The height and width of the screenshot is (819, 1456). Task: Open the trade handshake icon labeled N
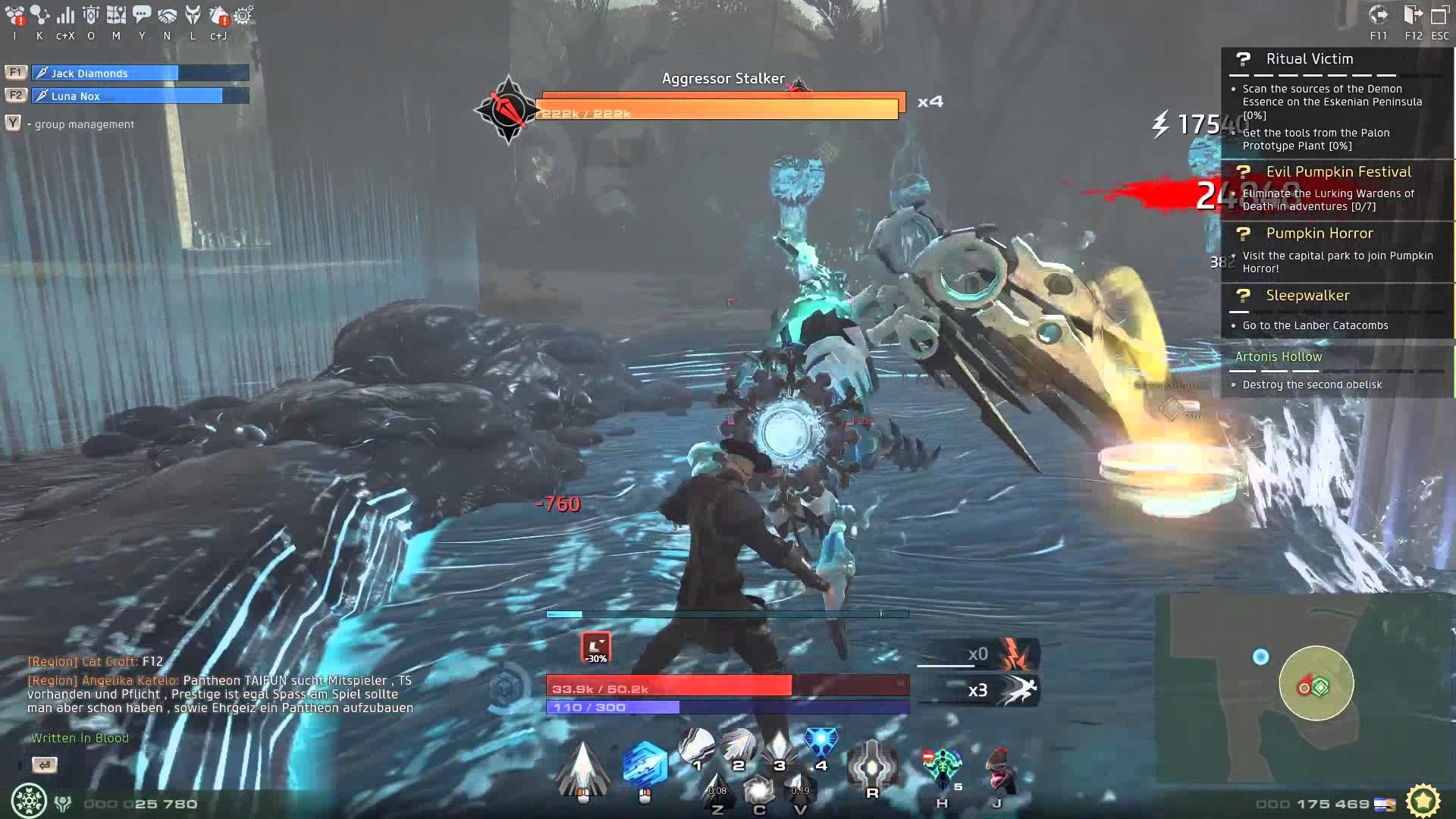pos(167,14)
